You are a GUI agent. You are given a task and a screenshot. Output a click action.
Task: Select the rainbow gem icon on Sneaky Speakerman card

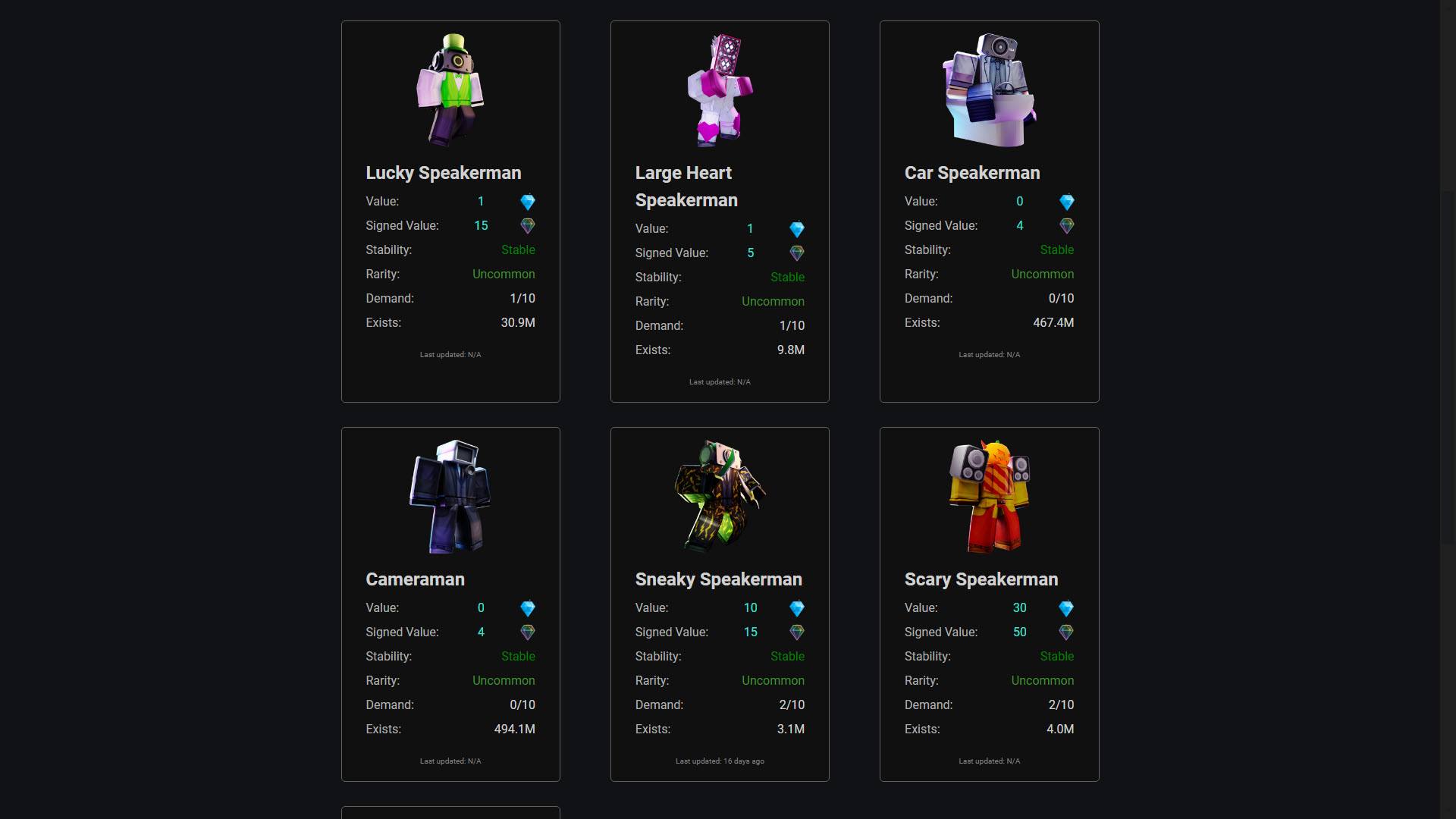coord(797,632)
